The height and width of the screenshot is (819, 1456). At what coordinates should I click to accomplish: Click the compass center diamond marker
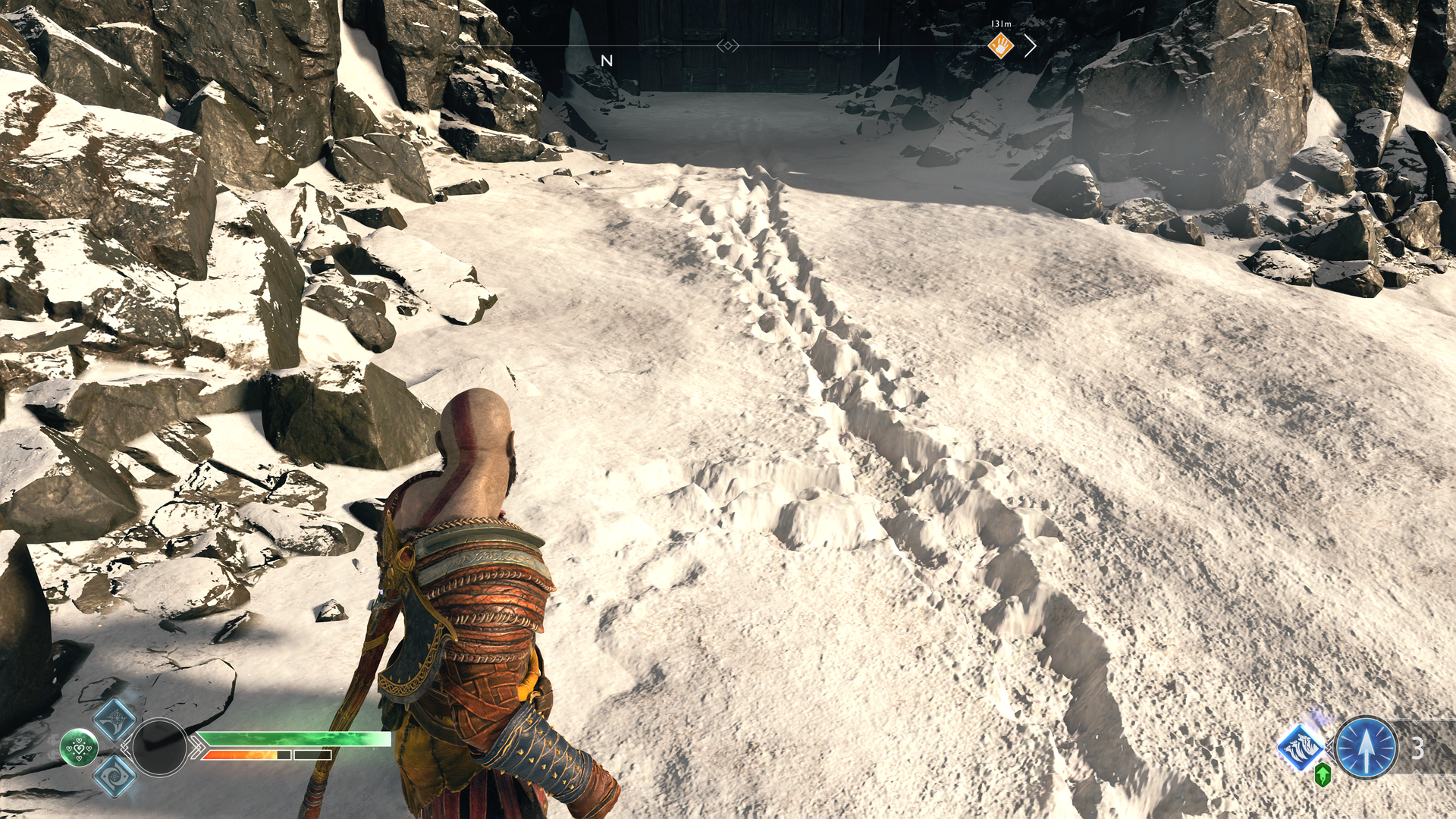pos(728,46)
